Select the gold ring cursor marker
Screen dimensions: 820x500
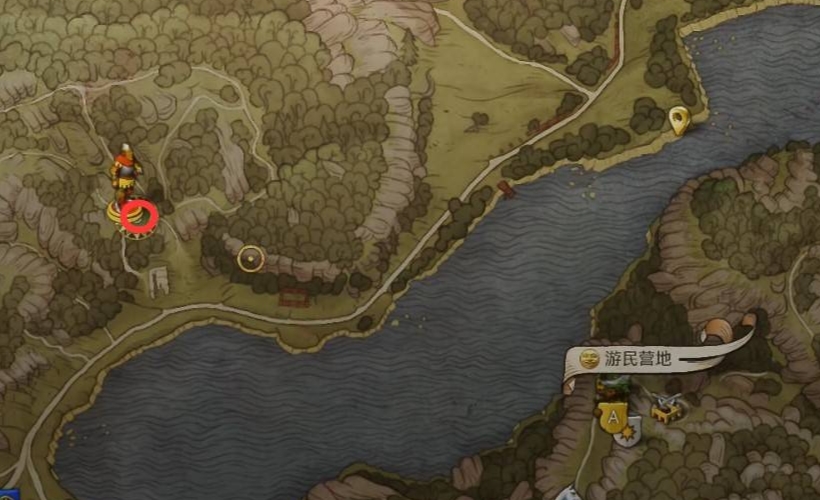[250, 260]
